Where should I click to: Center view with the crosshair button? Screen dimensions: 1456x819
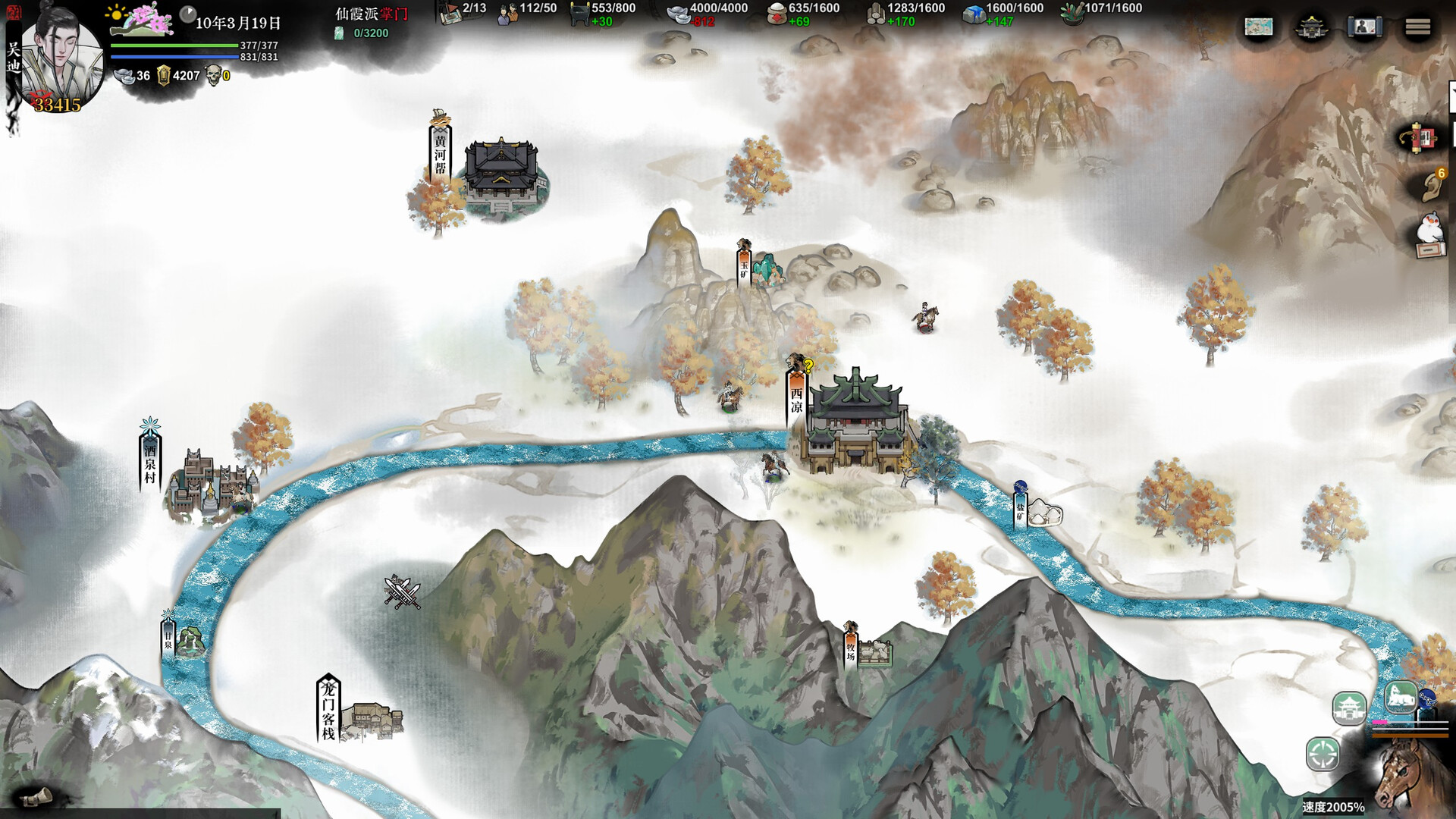(x=1323, y=755)
